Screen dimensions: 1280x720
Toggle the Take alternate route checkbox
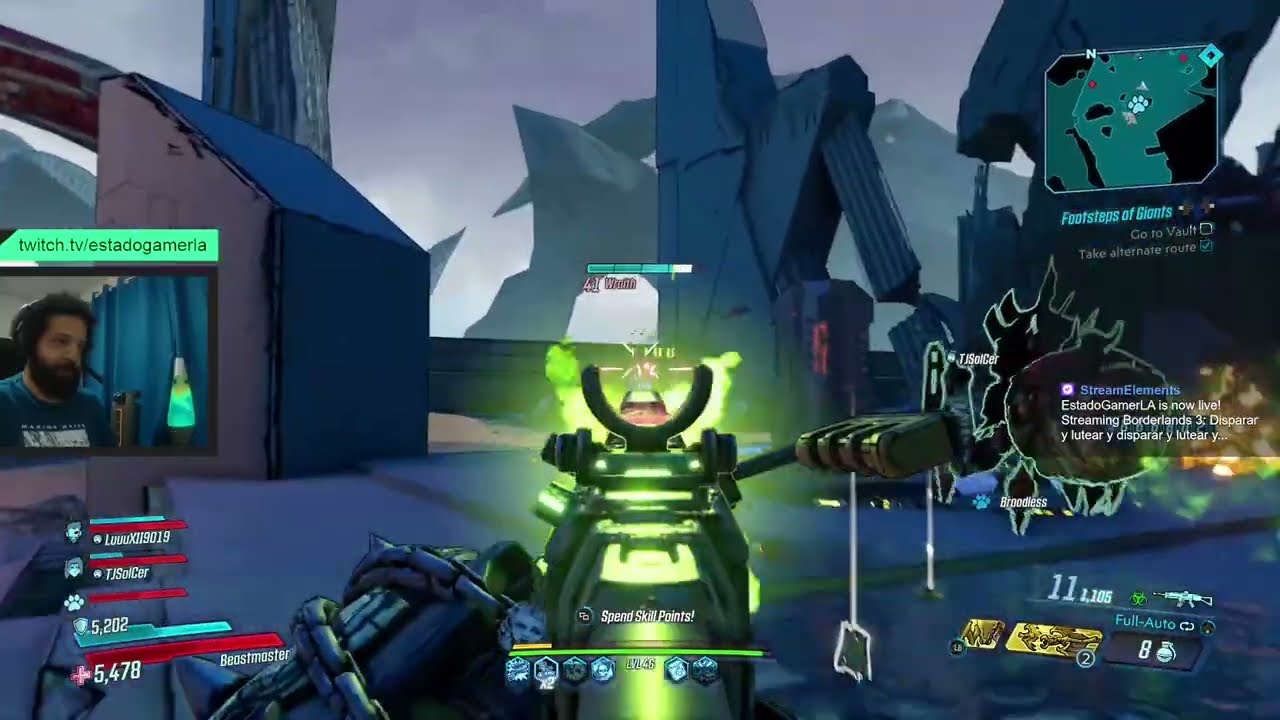1206,248
